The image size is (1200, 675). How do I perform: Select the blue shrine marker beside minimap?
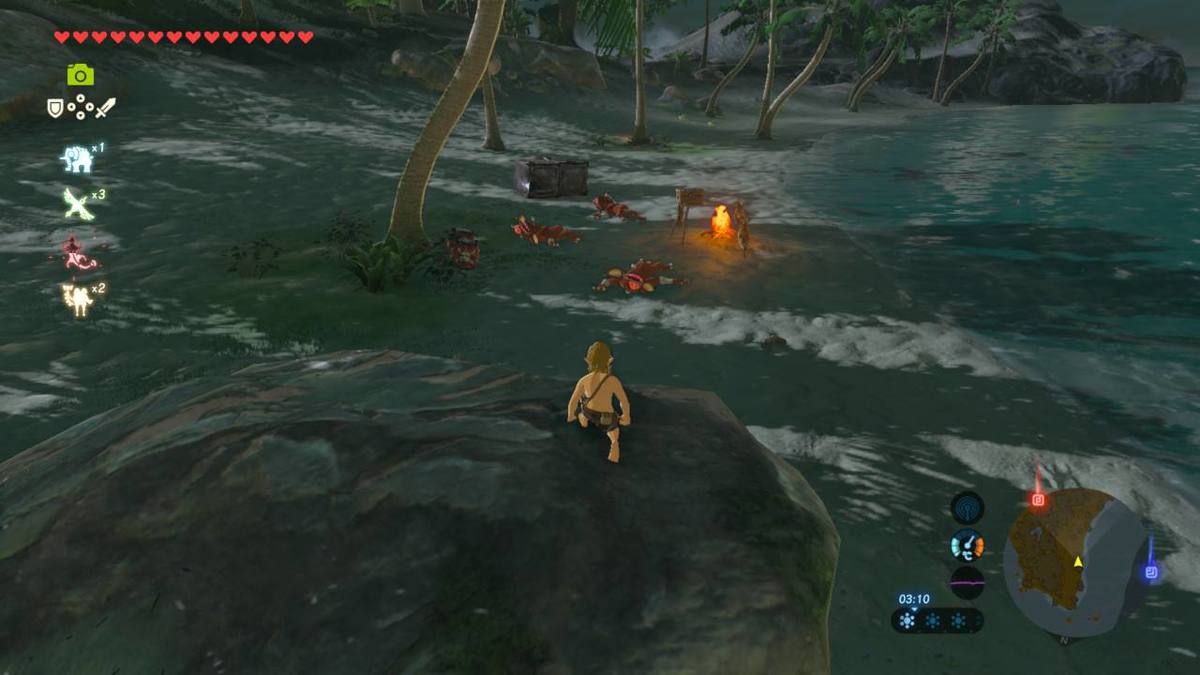point(1150,572)
